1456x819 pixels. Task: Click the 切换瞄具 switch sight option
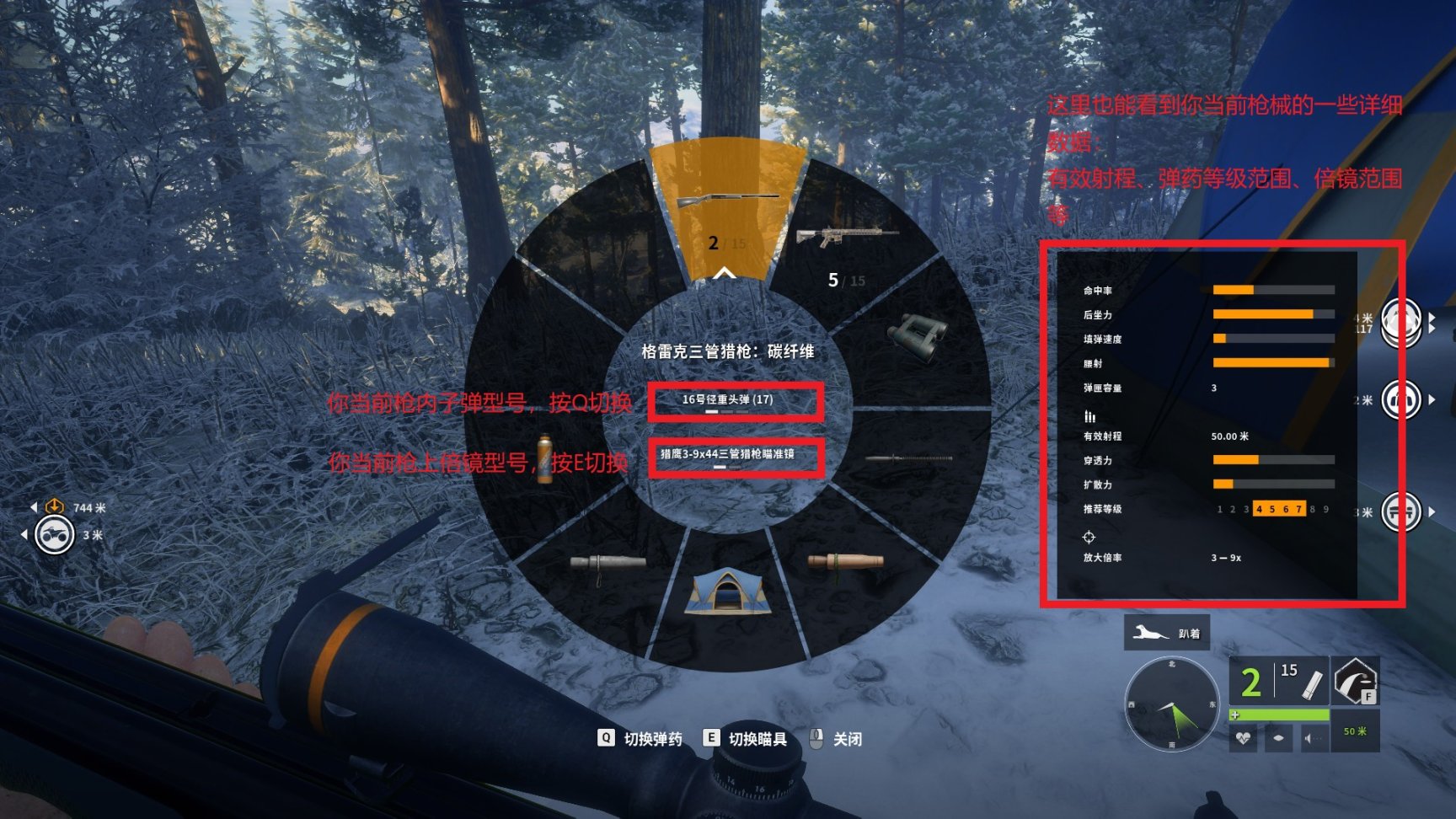(747, 739)
